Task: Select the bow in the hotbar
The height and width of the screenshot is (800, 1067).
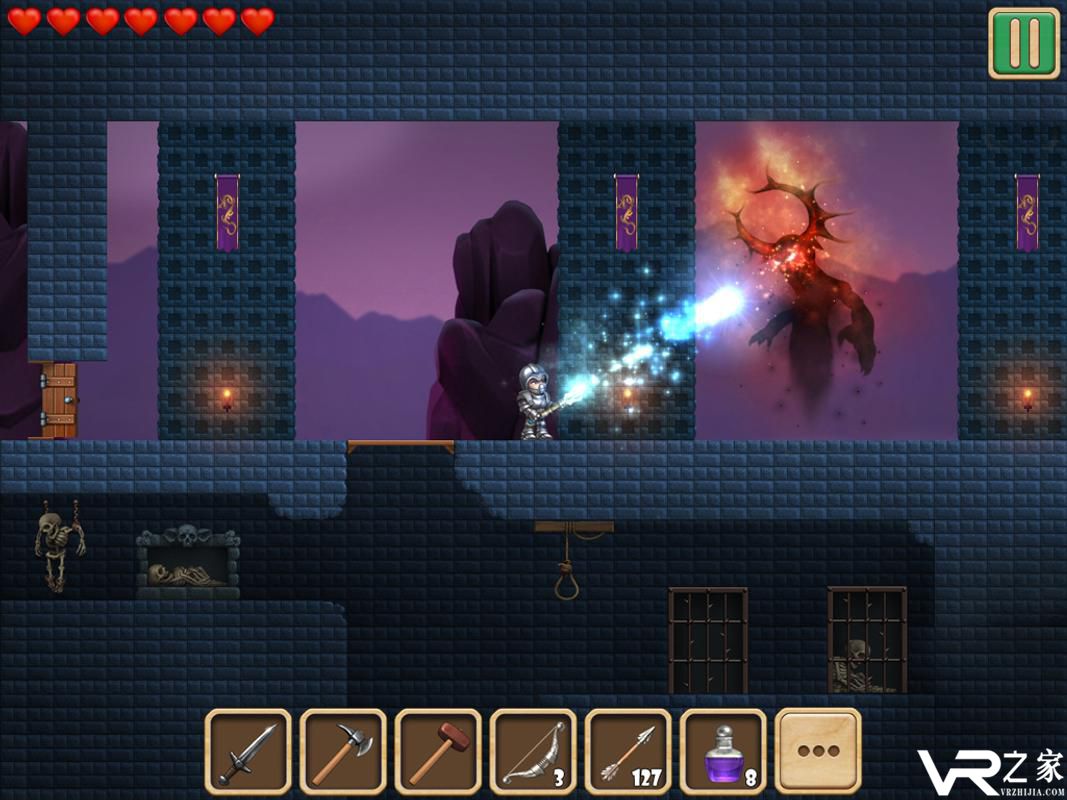Action: point(533,751)
